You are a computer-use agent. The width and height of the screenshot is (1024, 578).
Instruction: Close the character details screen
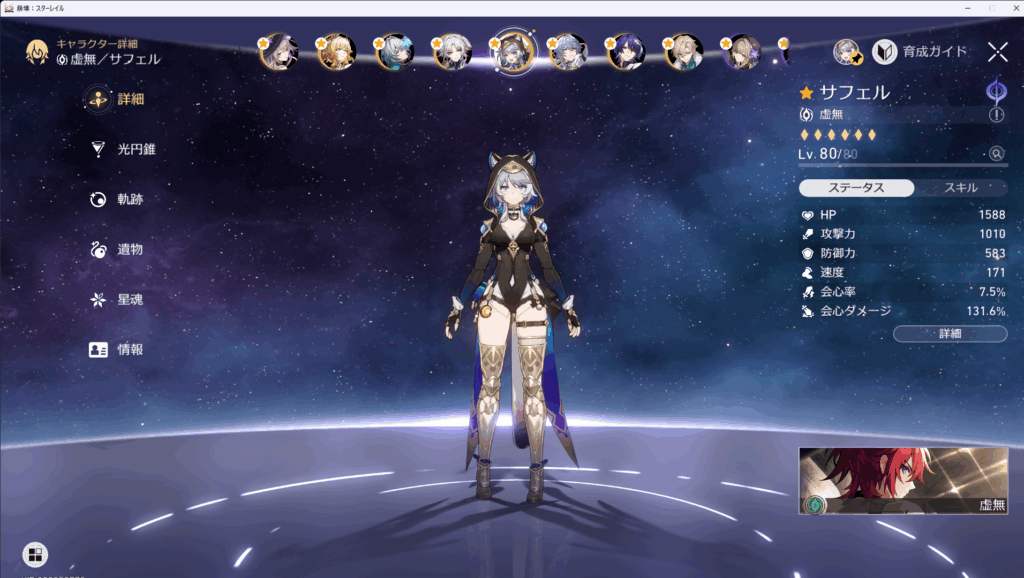pyautogui.click(x=997, y=52)
